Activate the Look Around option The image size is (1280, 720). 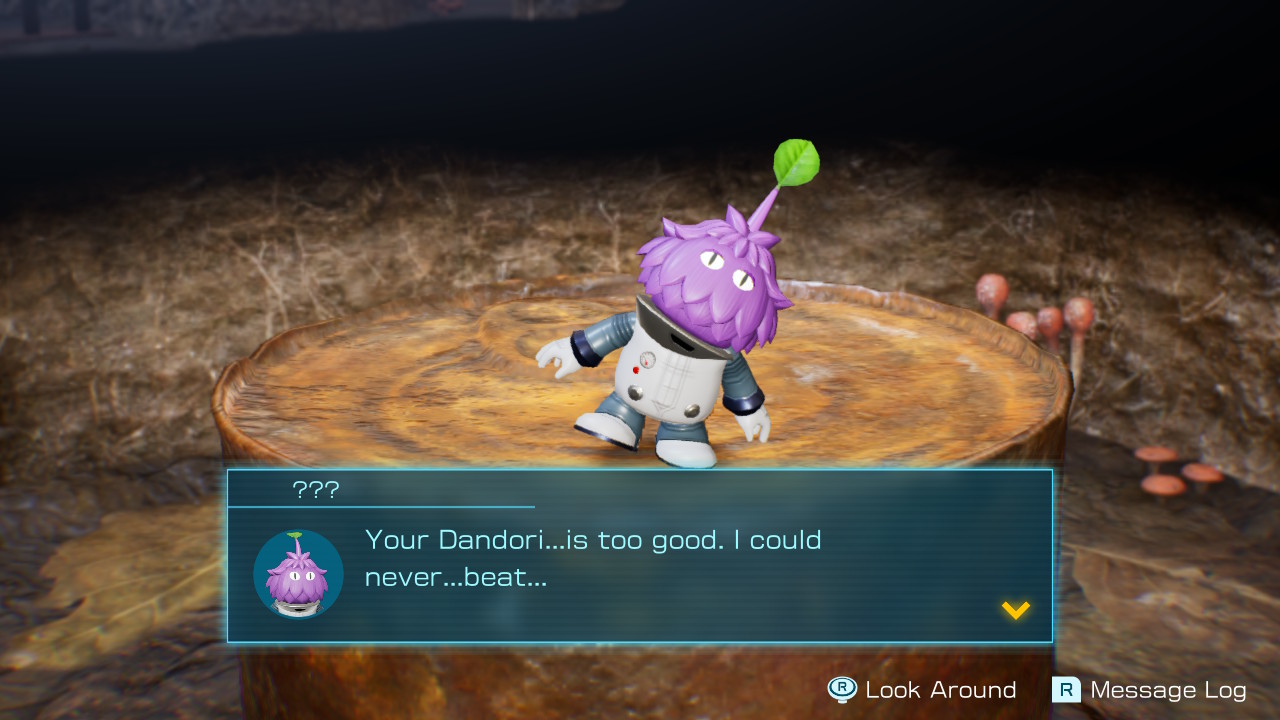click(922, 690)
